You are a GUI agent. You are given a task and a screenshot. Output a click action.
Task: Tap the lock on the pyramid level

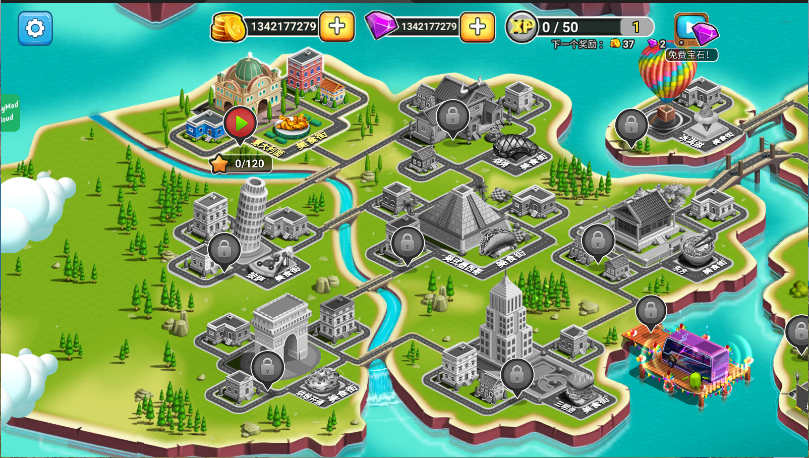407,242
